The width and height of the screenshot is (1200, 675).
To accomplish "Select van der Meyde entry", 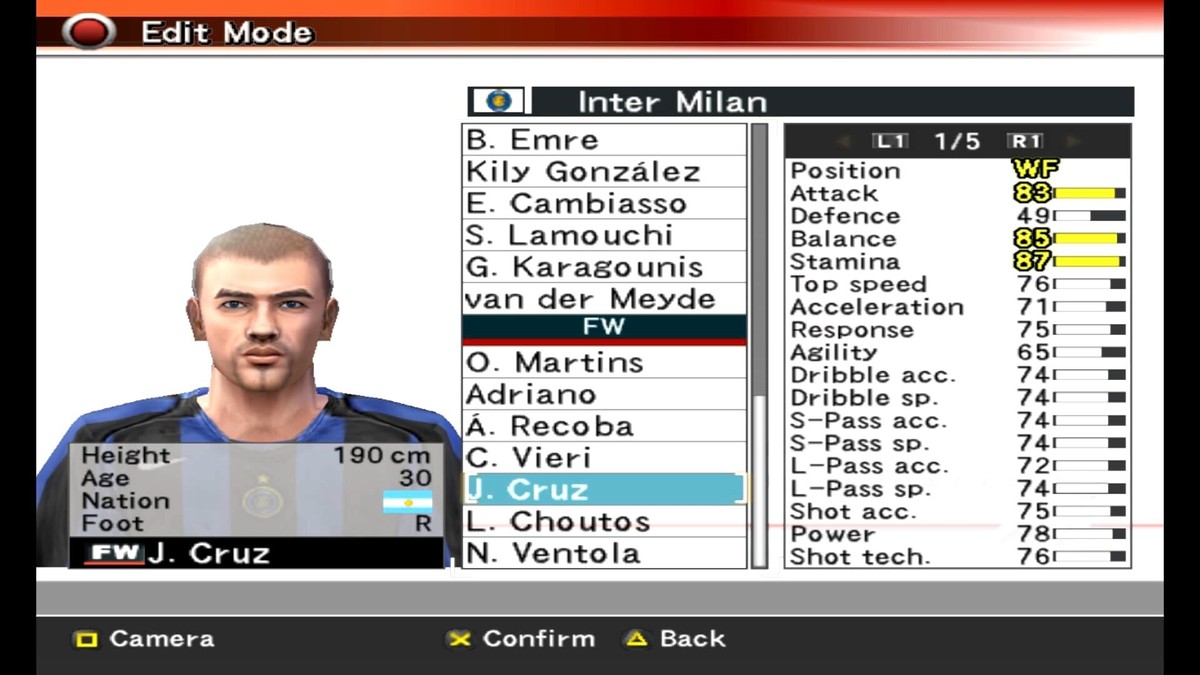I will coord(604,299).
